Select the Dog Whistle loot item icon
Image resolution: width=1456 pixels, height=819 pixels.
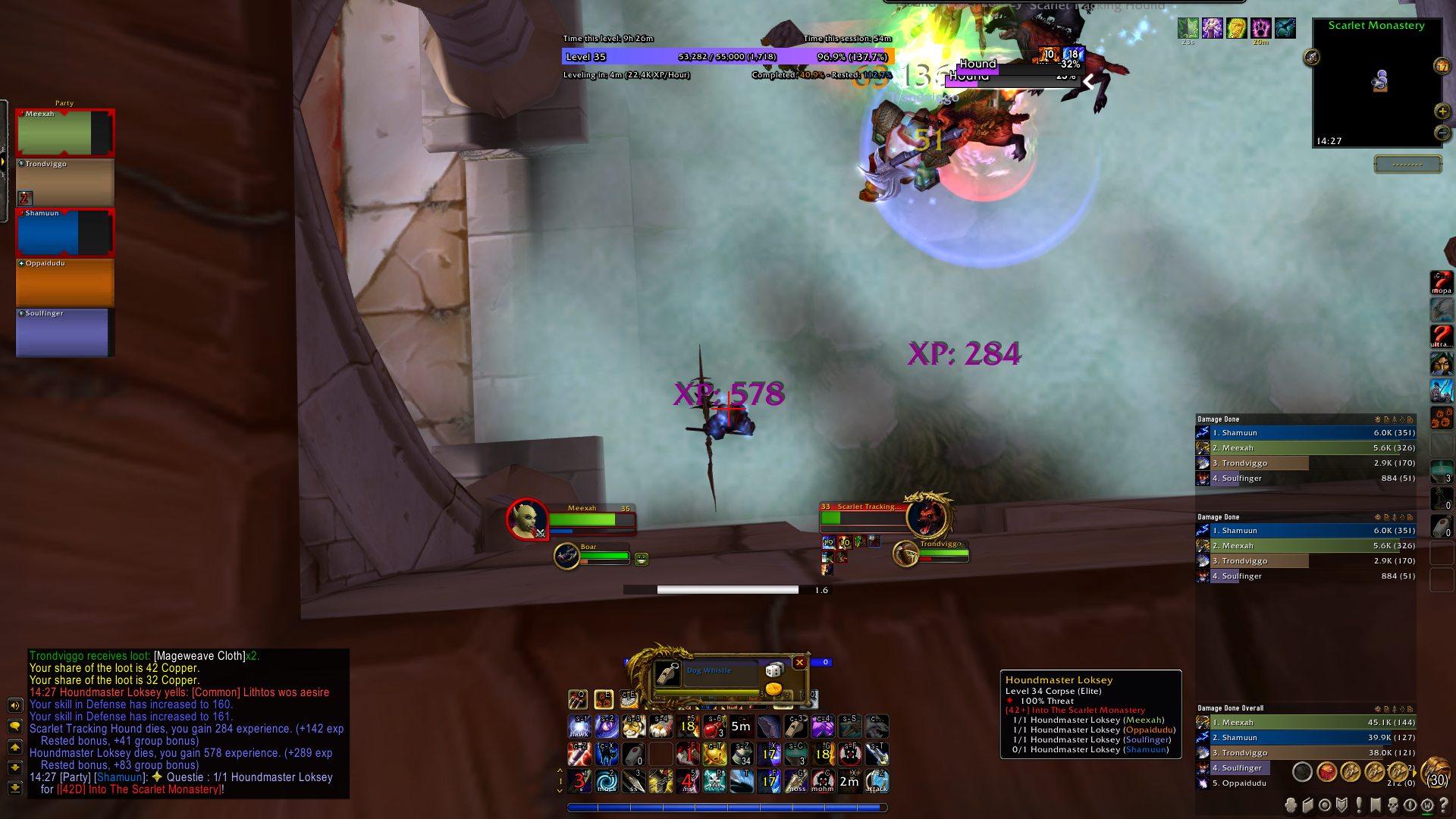click(667, 673)
